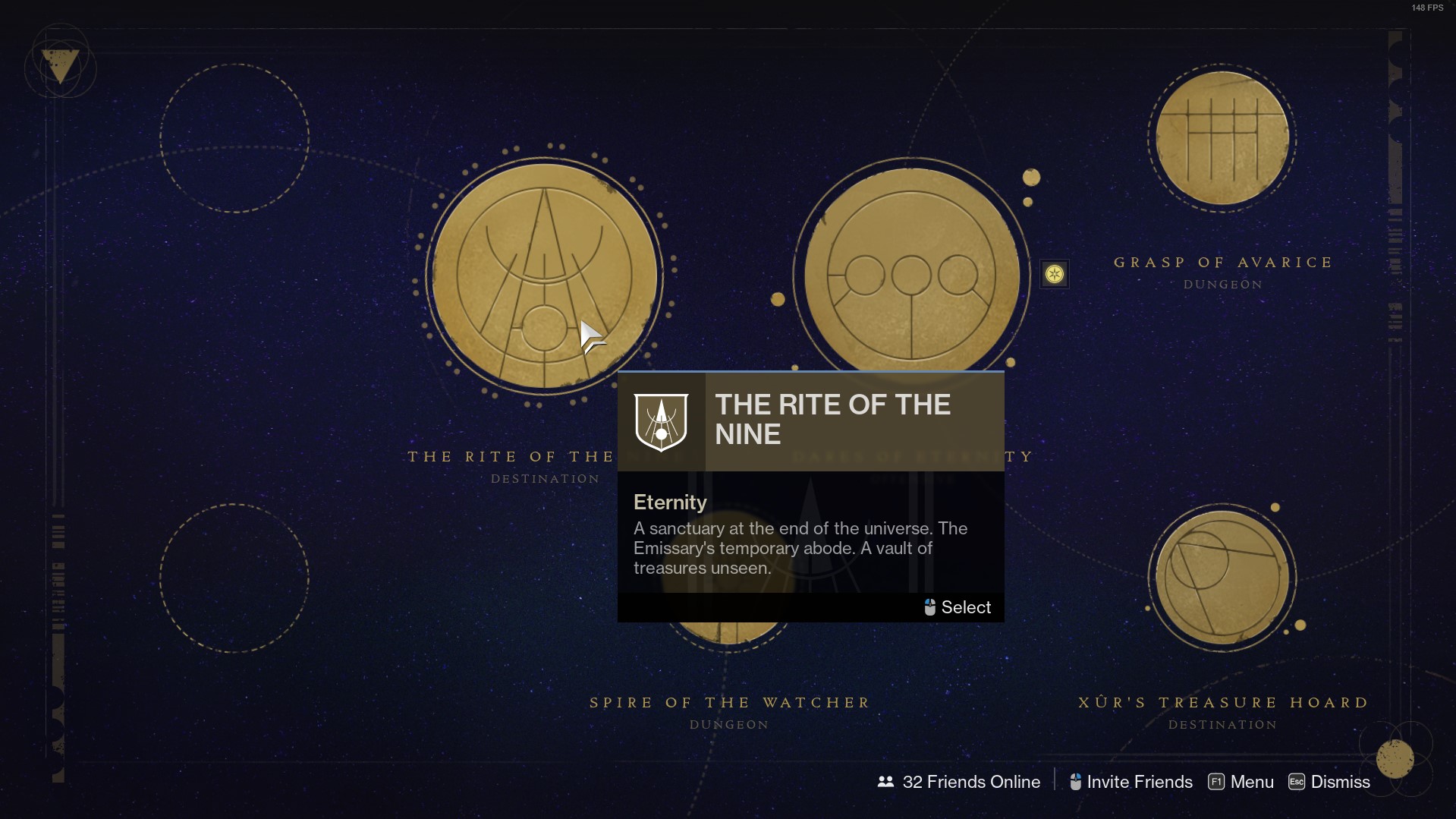This screenshot has height=819, width=1456.
Task: Open the 32 Friends Online roster
Action: coord(959,782)
